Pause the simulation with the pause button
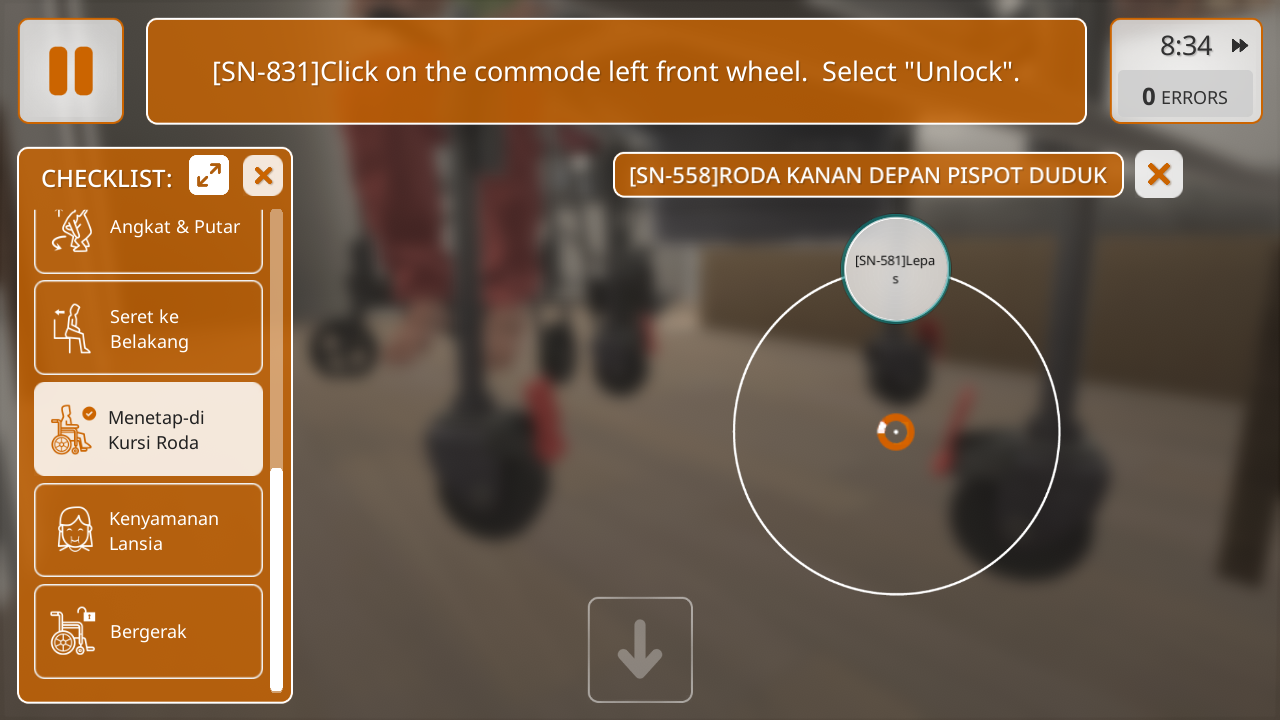Image resolution: width=1280 pixels, height=720 pixels. [71, 71]
